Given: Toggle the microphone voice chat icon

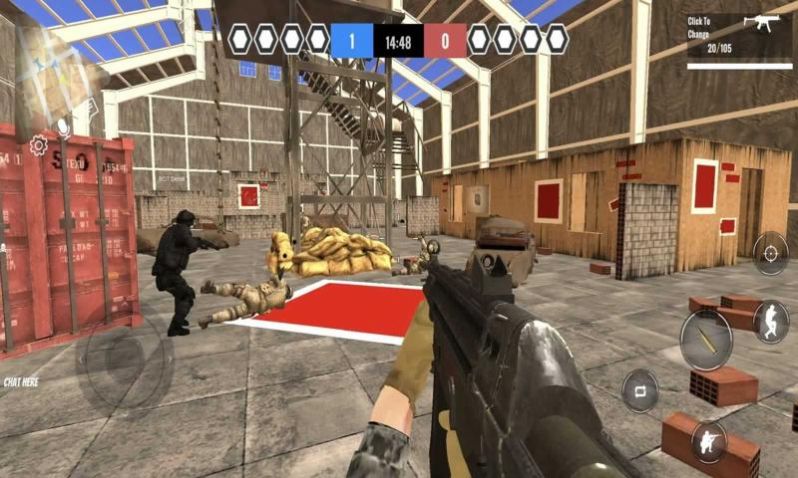Looking at the screenshot, I should click(x=64, y=127).
